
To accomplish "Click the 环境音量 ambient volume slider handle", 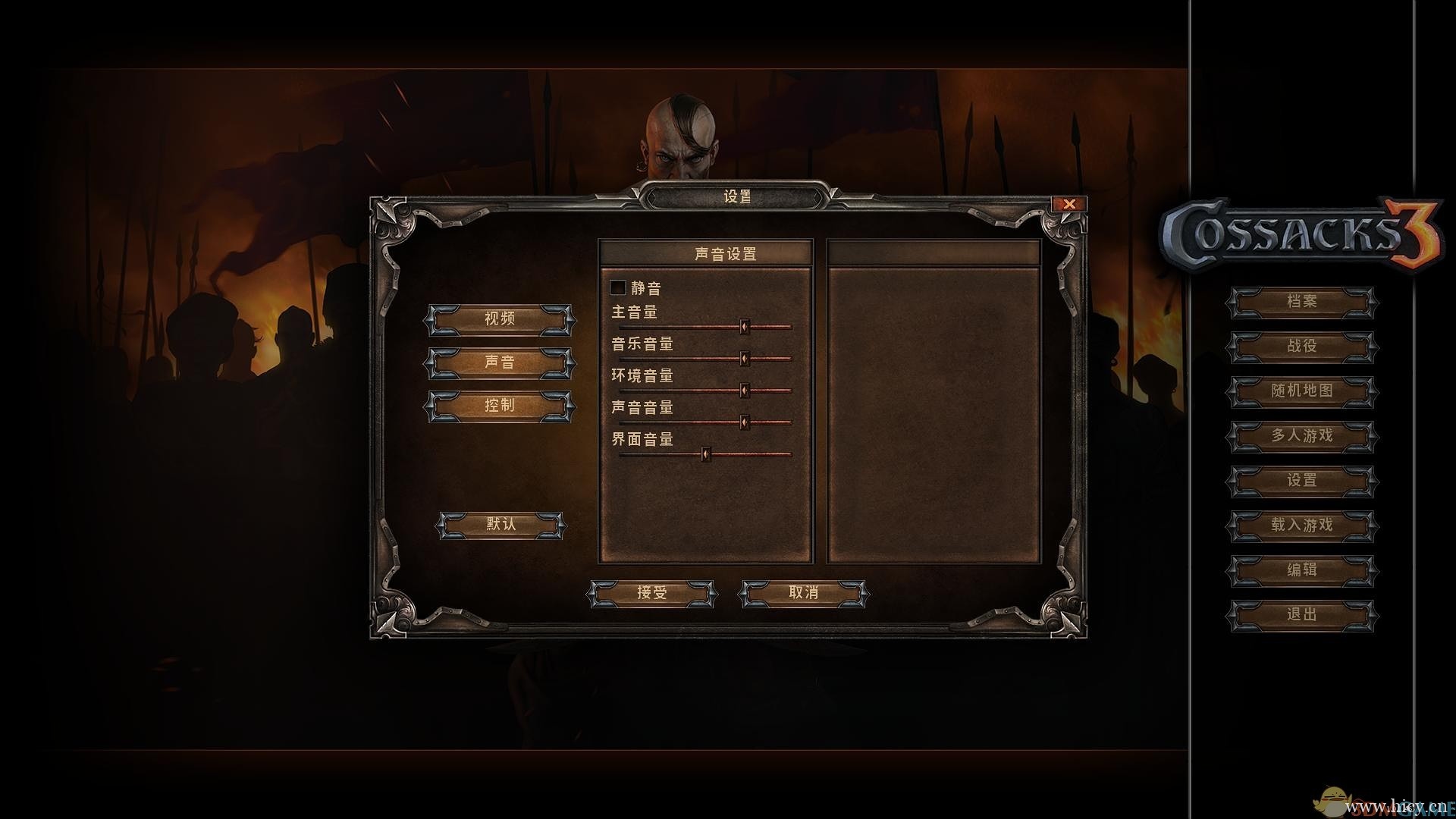I will coord(744,391).
